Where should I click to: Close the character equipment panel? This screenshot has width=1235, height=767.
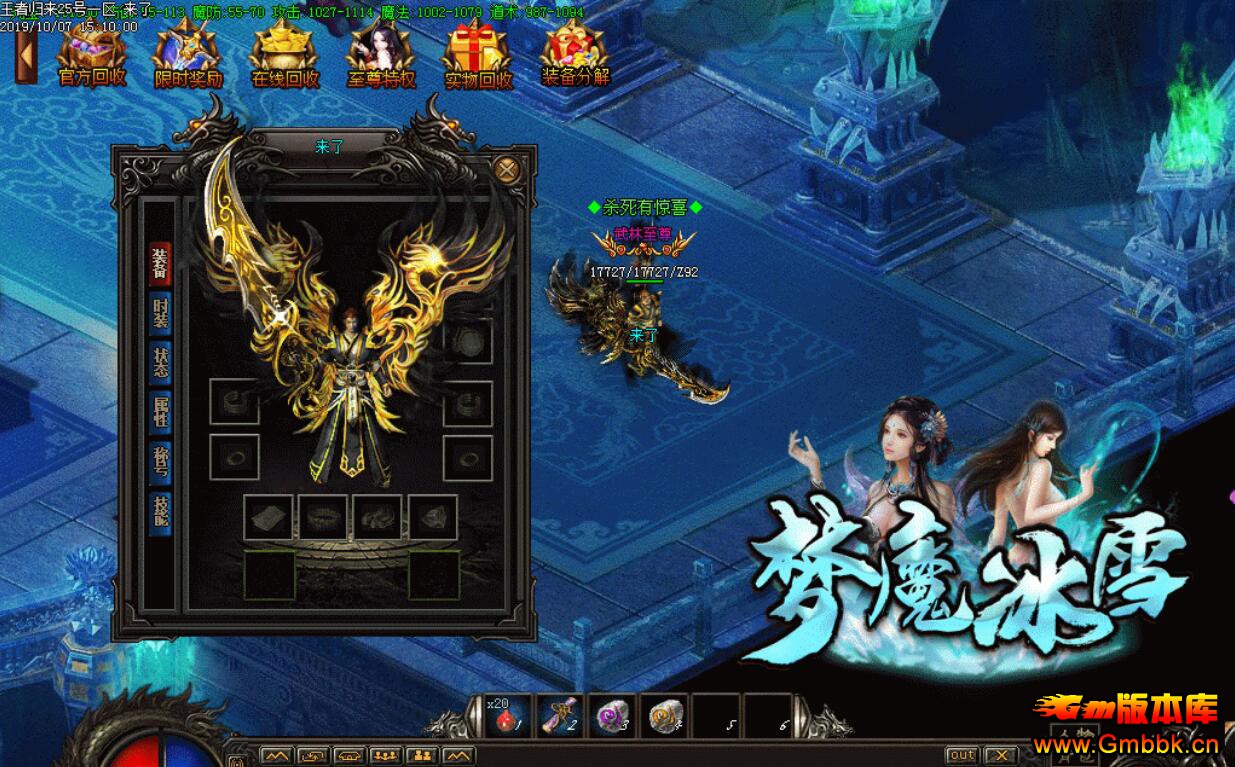click(x=507, y=169)
